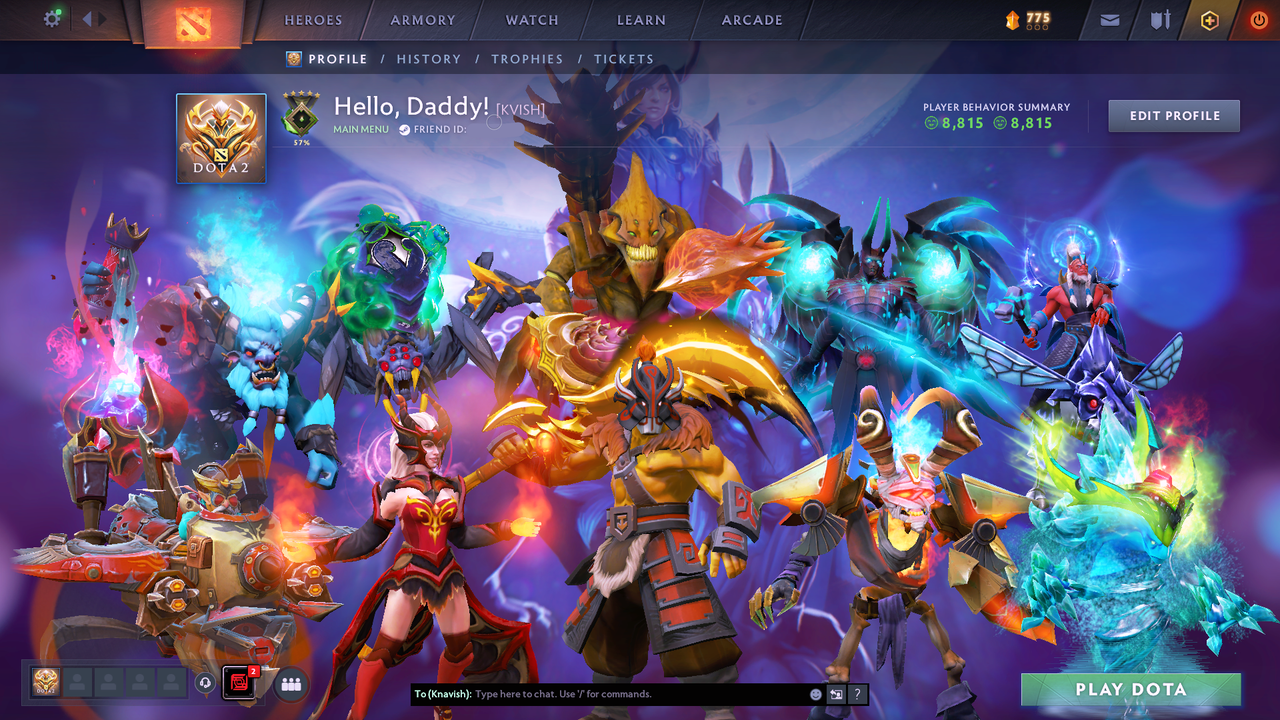The image size is (1280, 720).
Task: Pop out the chat window using its icon
Action: [836, 694]
